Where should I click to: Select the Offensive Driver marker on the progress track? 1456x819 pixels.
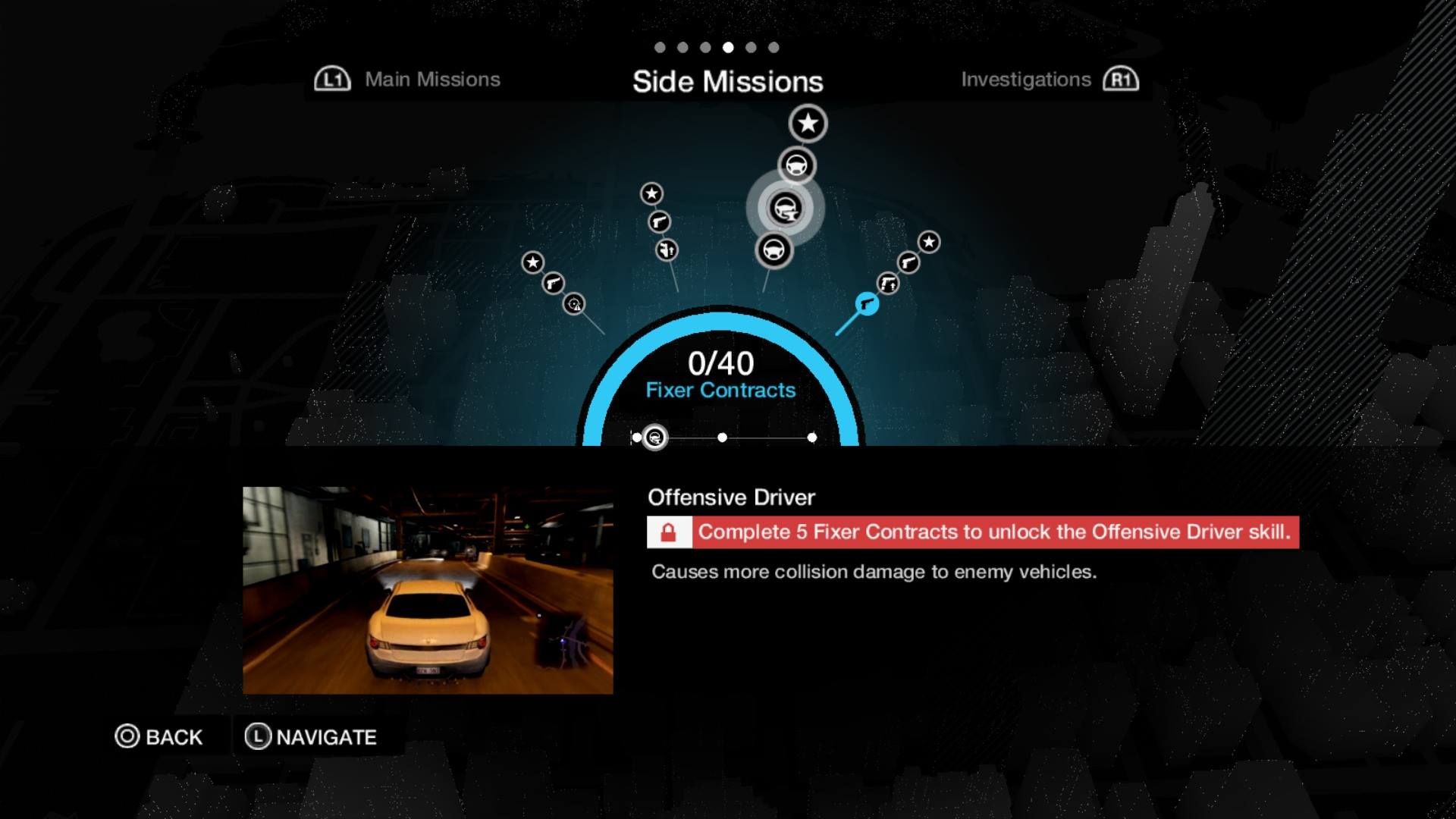654,438
